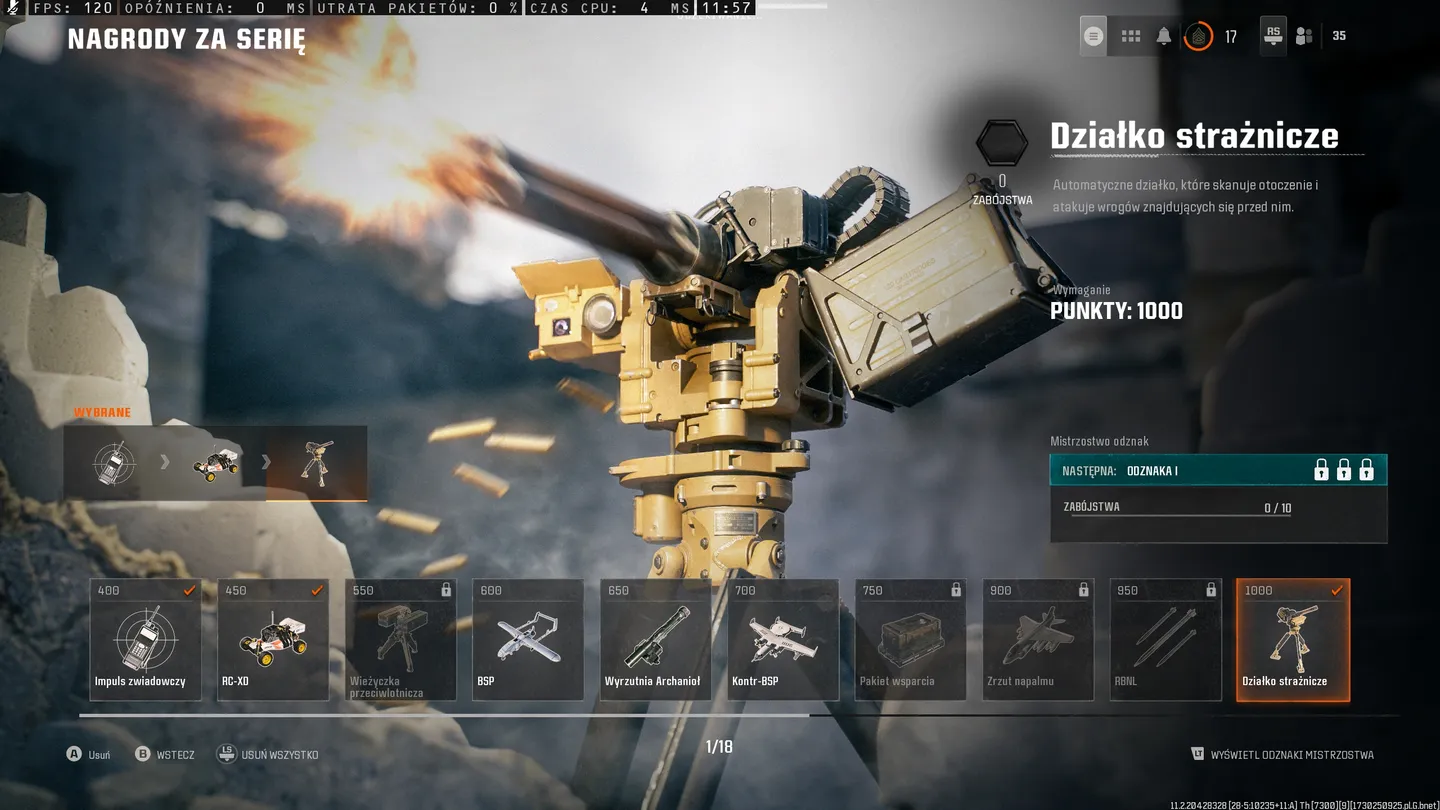
Task: Open the player rank emblem
Action: coord(1198,36)
